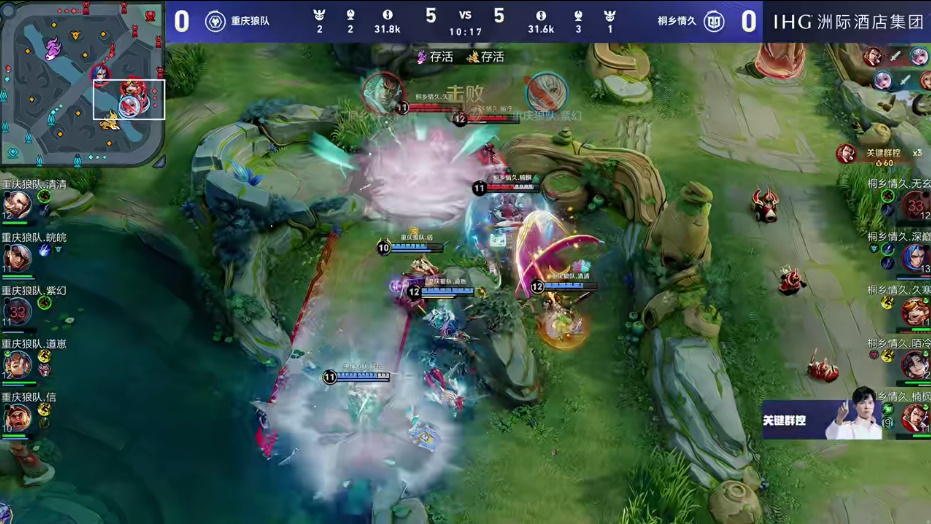Click the 桐乡情久 team logo
This screenshot has height=524, width=931.
click(x=714, y=21)
